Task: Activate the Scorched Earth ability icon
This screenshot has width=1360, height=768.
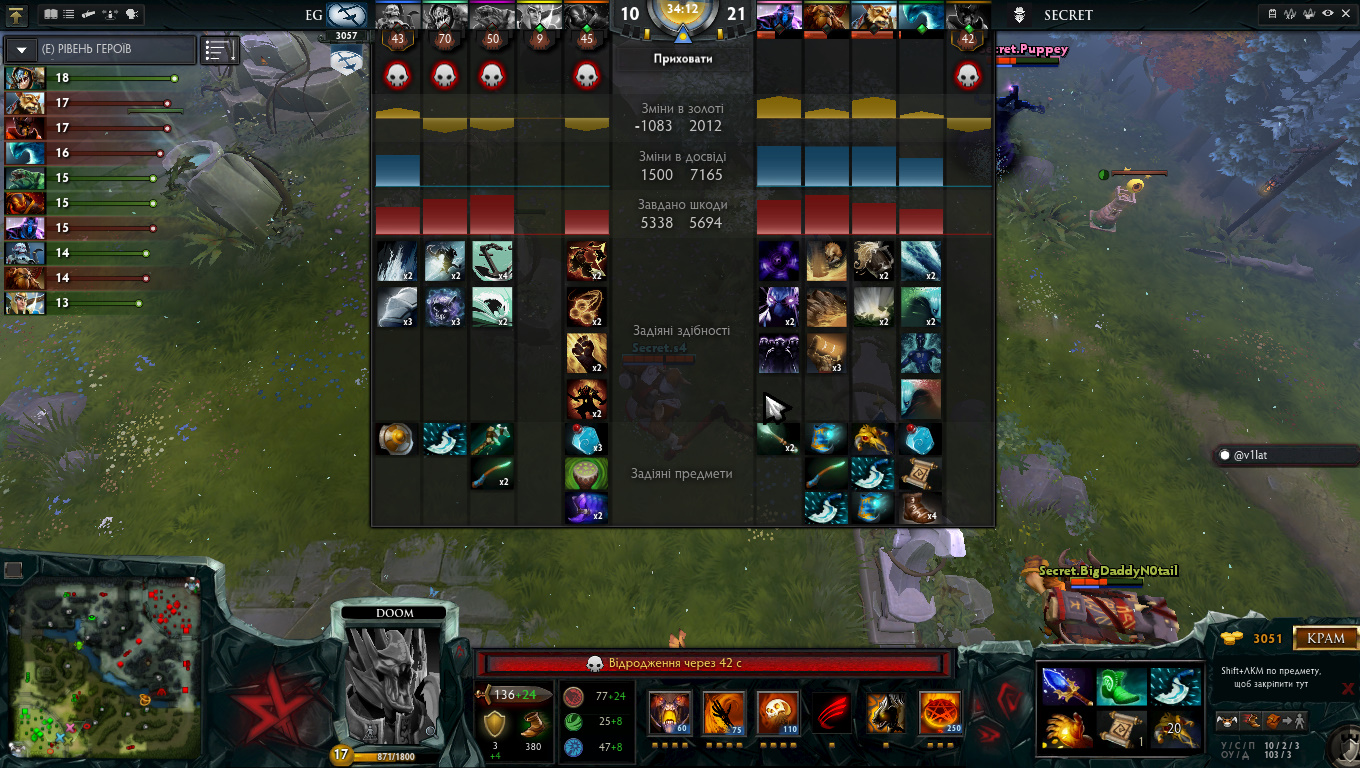Action: tap(723, 713)
